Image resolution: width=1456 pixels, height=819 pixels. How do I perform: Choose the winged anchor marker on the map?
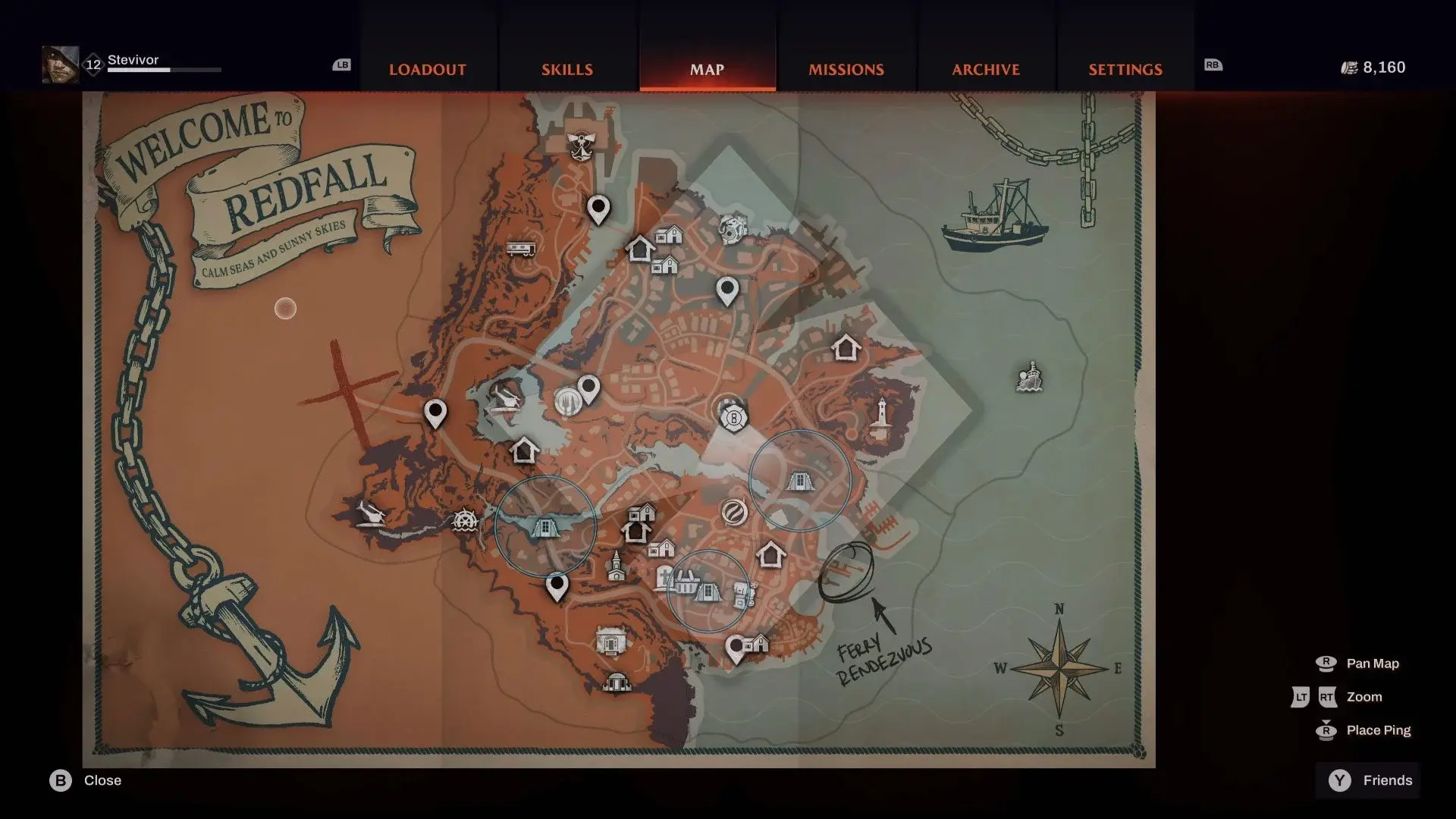pyautogui.click(x=581, y=144)
